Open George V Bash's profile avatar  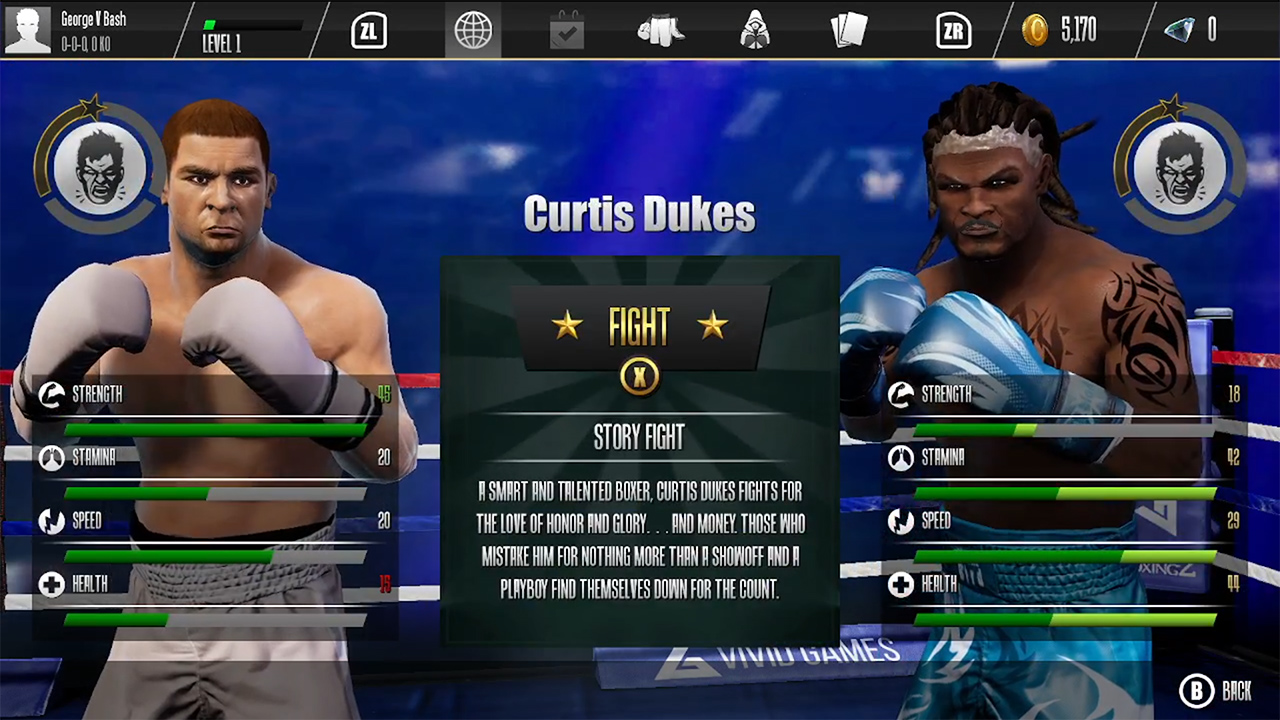(27, 30)
